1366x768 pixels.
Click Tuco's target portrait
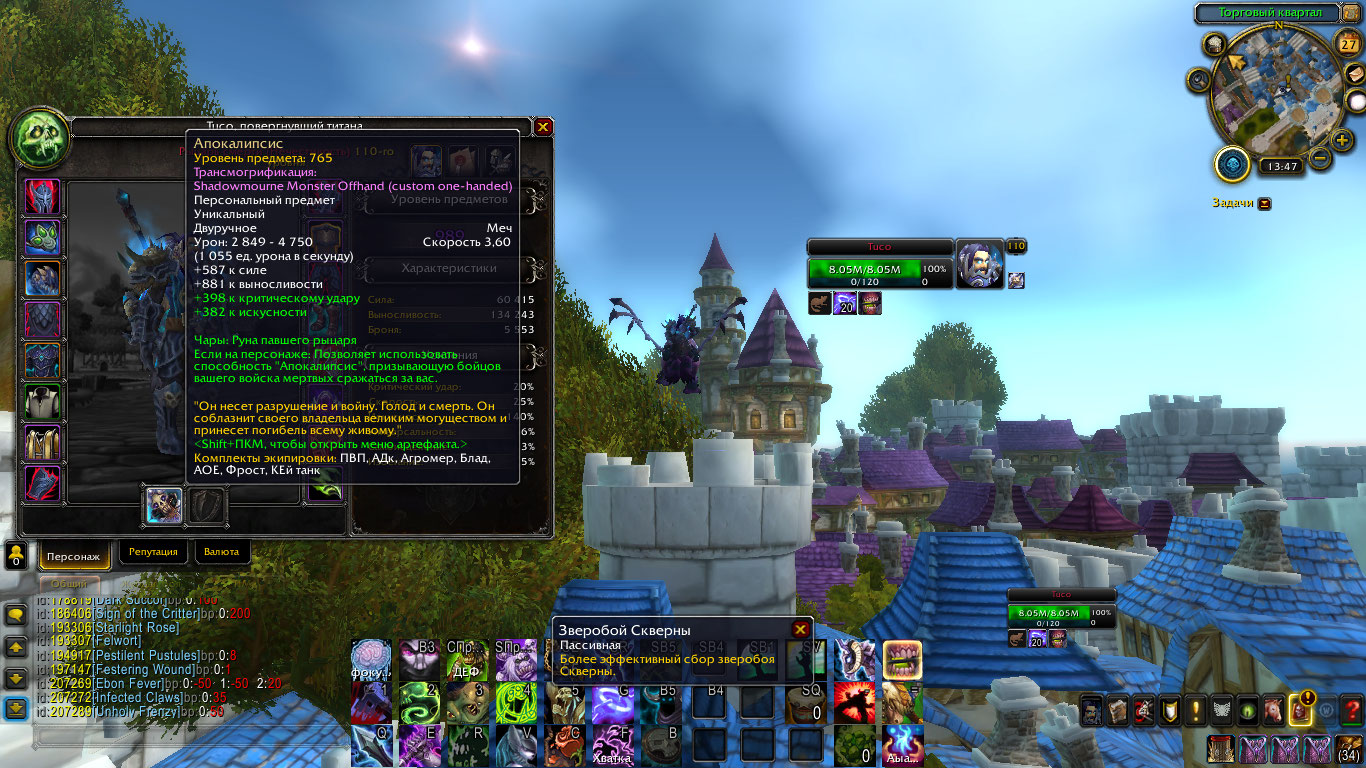tap(980, 265)
